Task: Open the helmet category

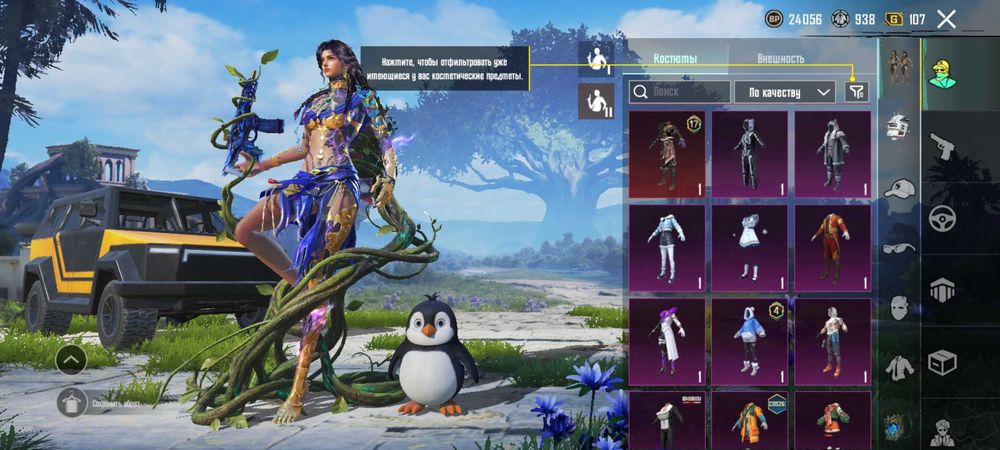Action: pos(899,127)
